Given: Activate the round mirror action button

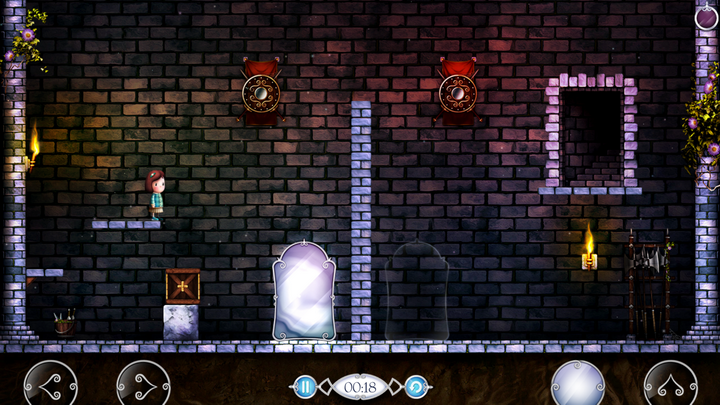Looking at the screenshot, I should coord(578,384).
